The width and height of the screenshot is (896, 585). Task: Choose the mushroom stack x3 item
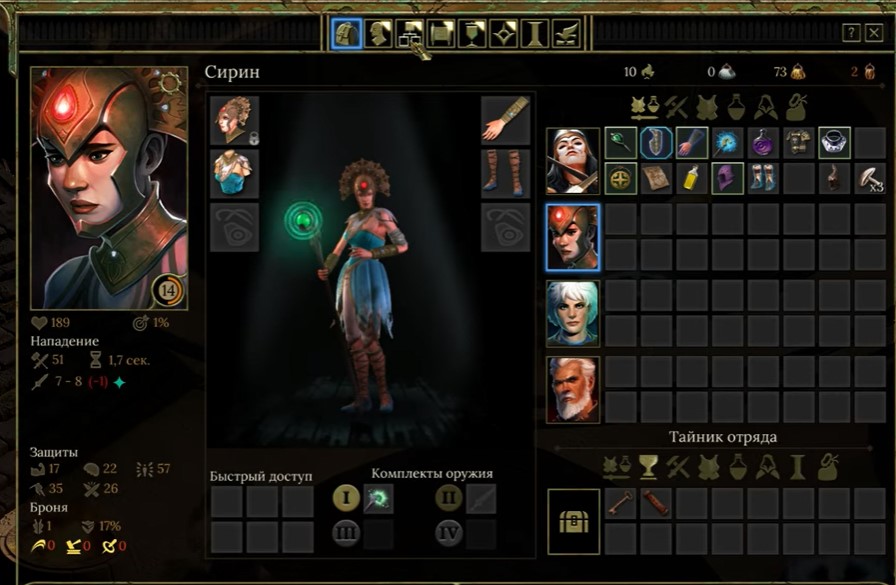click(869, 178)
